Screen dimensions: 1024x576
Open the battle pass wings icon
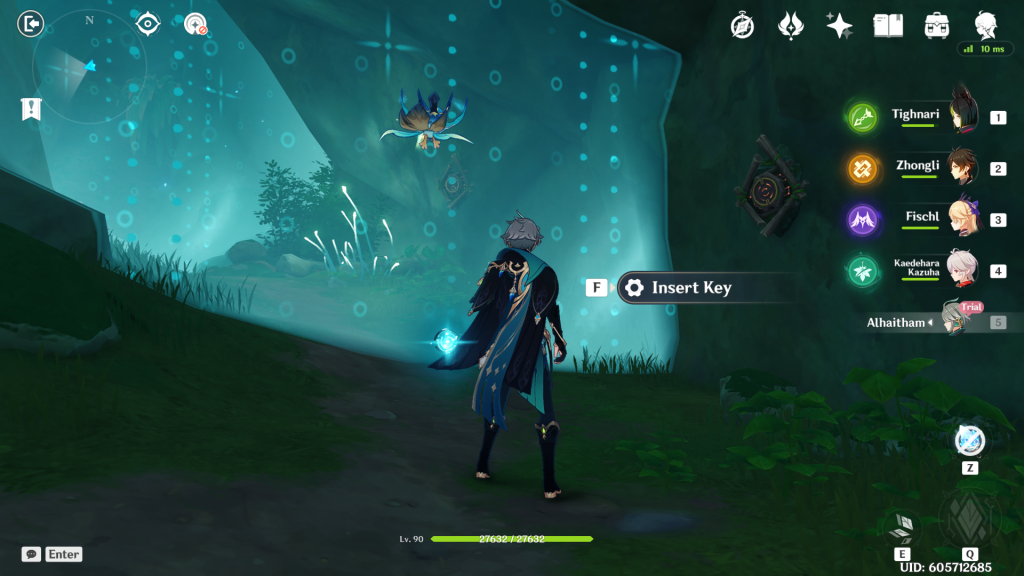[792, 26]
